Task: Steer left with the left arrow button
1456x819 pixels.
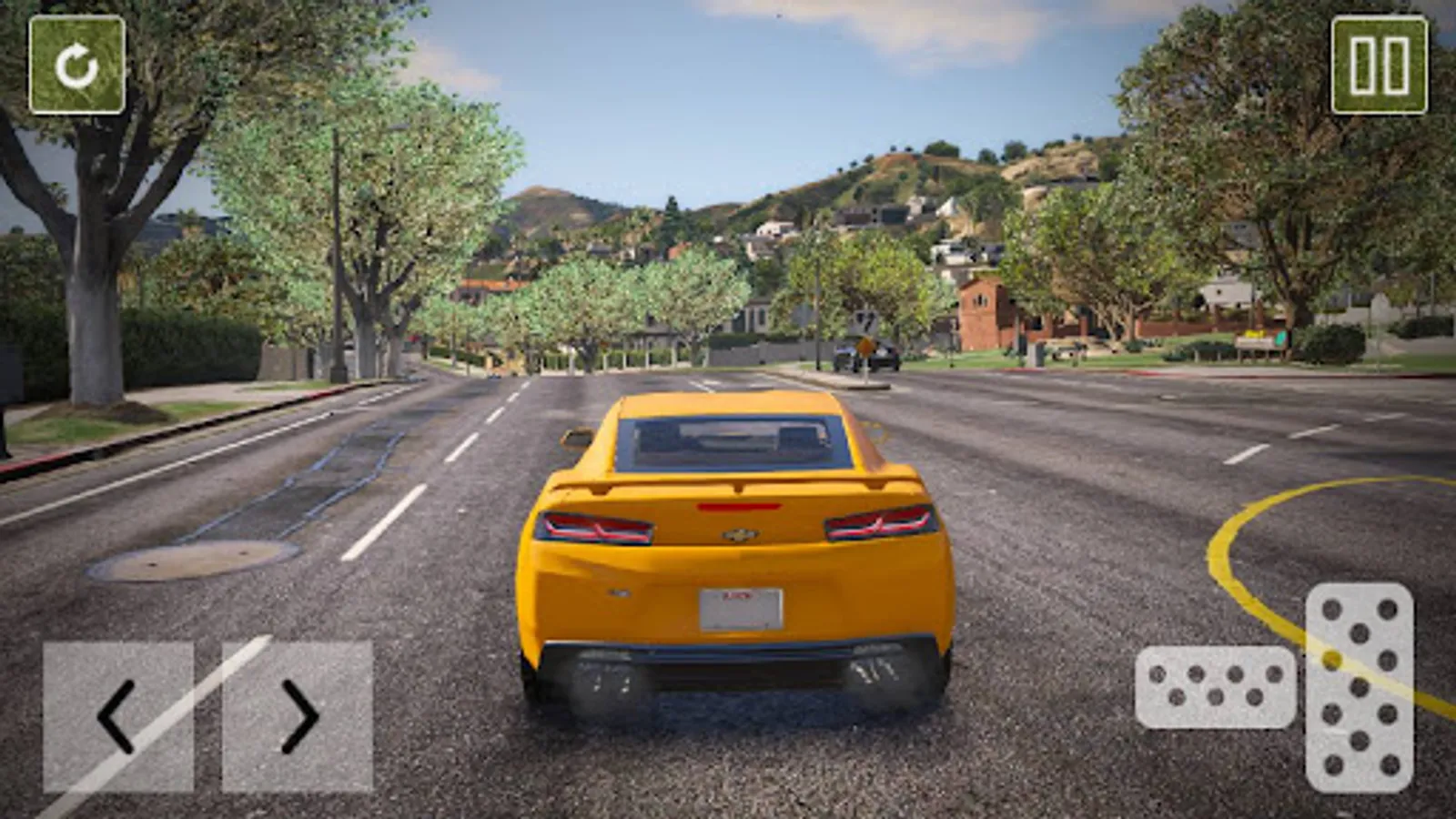Action: [118, 716]
